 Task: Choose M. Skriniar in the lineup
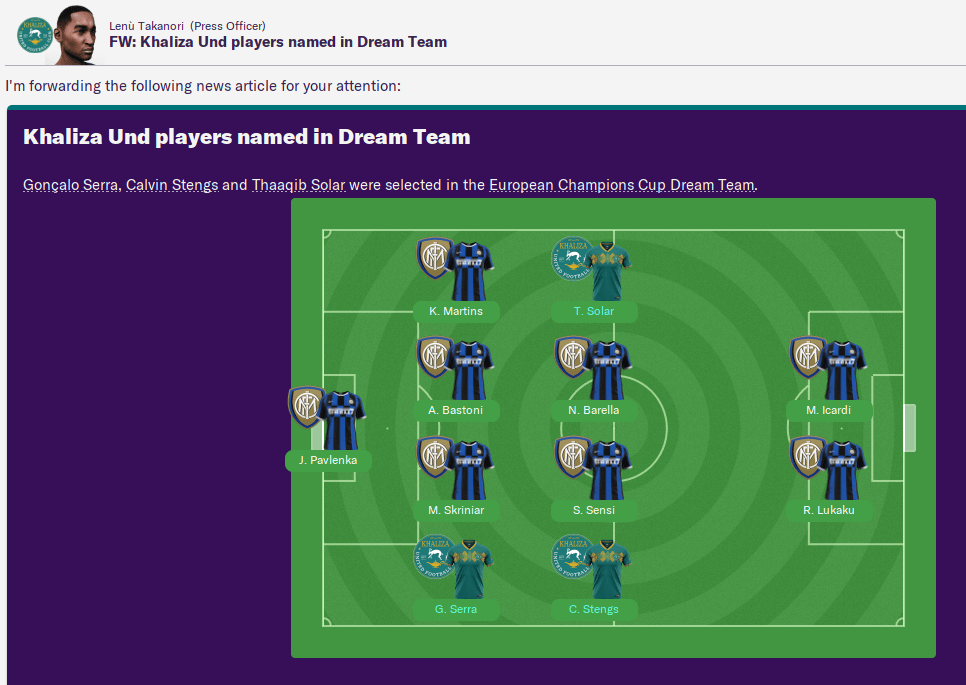click(456, 510)
